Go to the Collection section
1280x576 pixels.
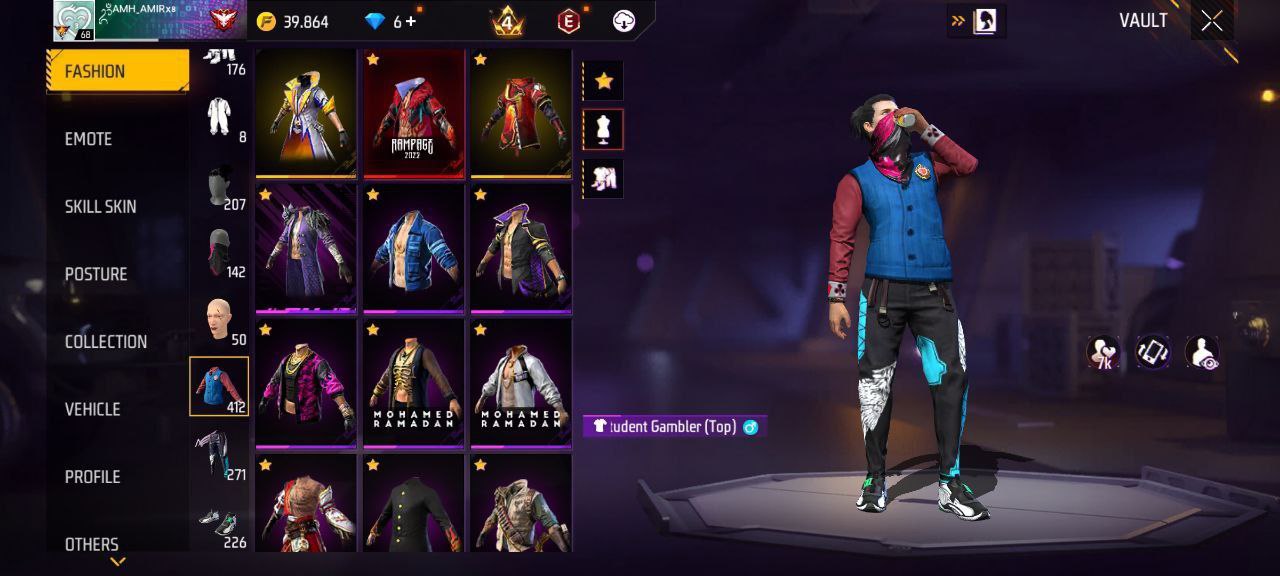(x=105, y=342)
